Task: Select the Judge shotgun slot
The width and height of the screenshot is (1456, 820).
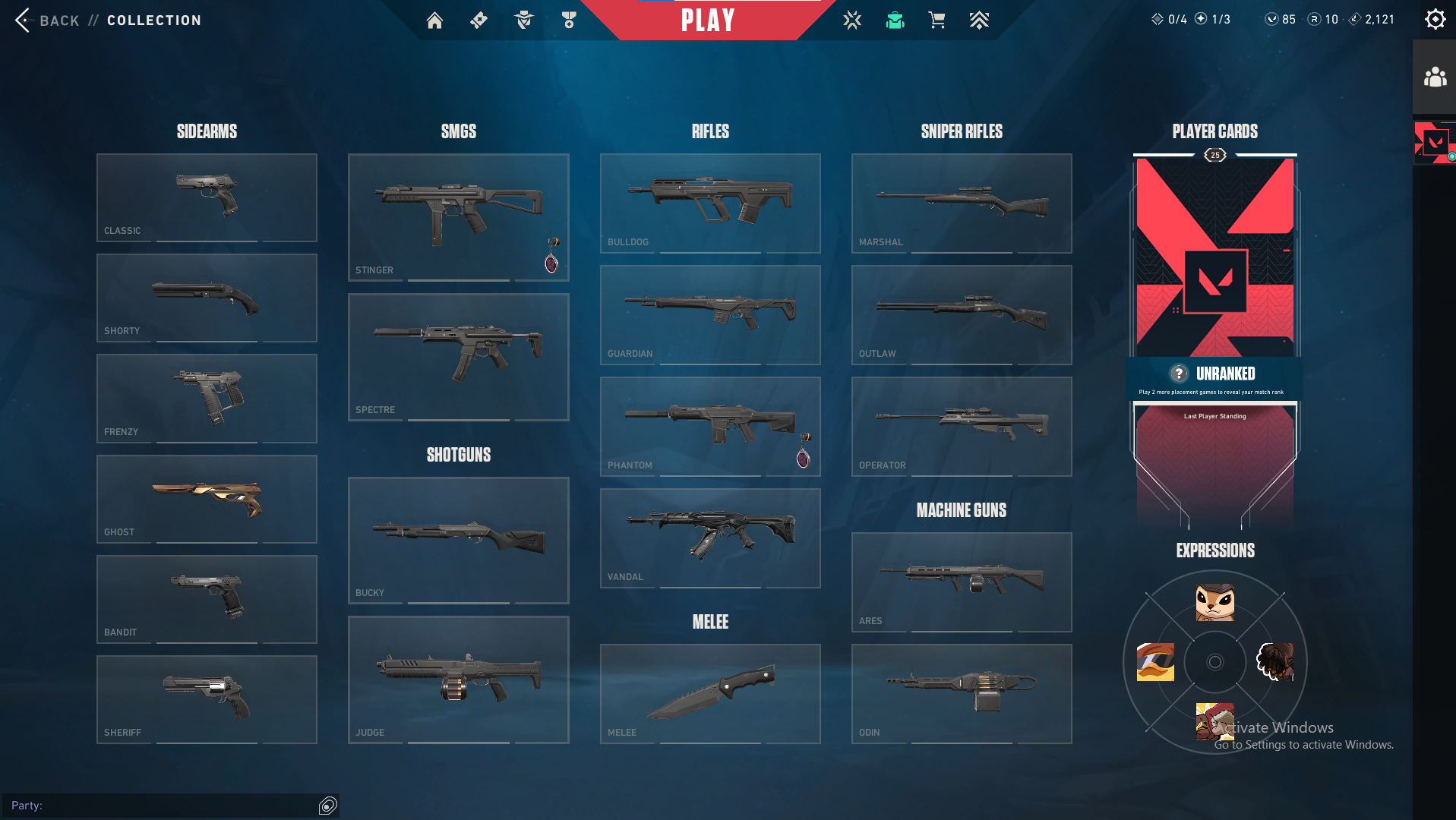Action: (458, 680)
